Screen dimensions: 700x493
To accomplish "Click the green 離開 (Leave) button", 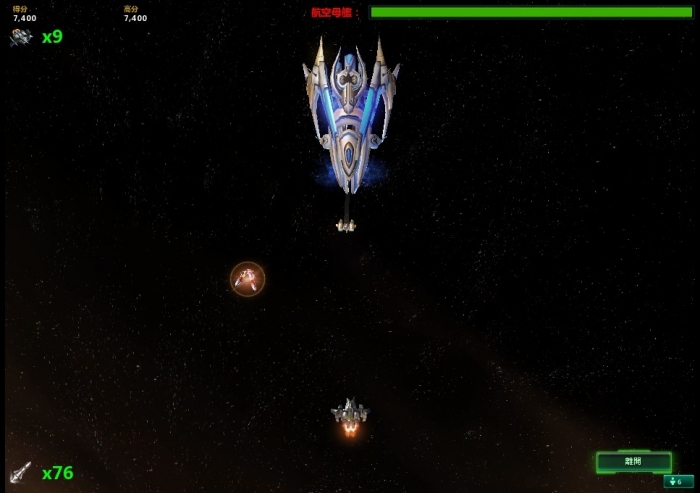I will click(634, 462).
